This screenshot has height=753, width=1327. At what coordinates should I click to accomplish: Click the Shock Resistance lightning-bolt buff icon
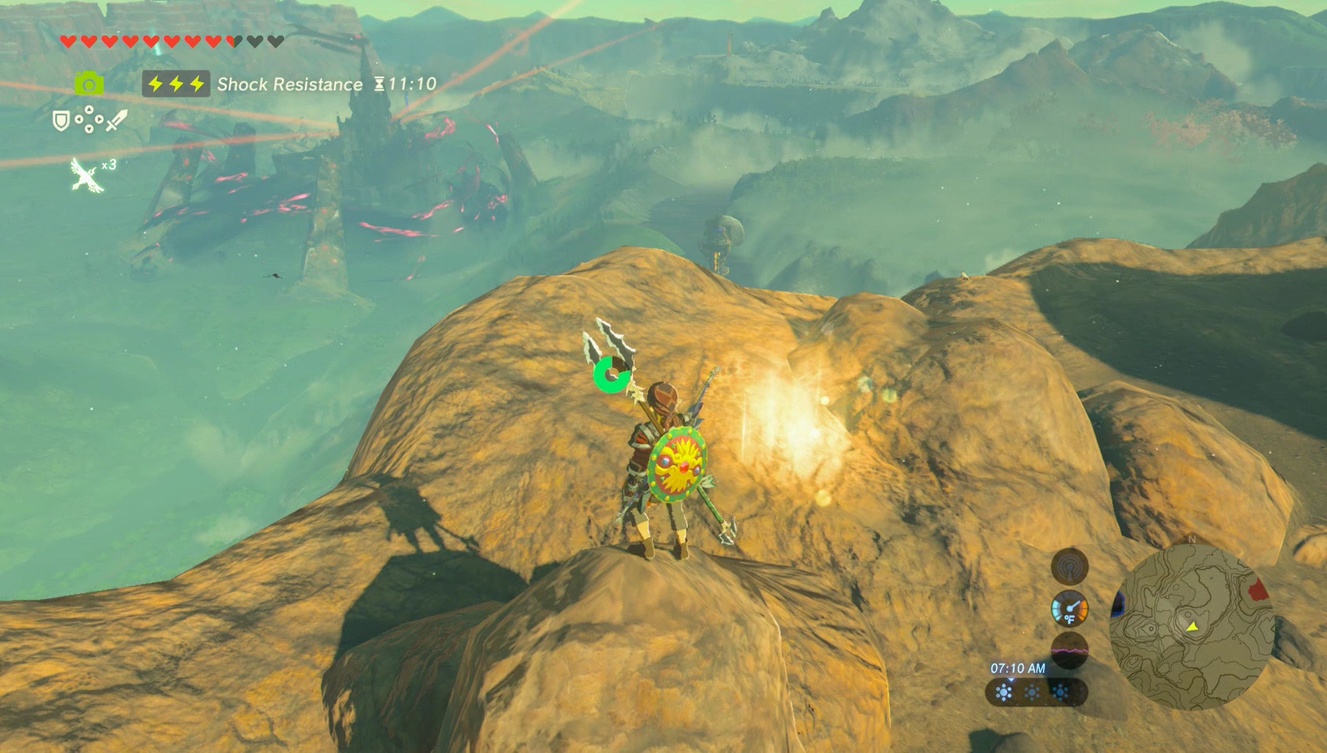tap(176, 84)
